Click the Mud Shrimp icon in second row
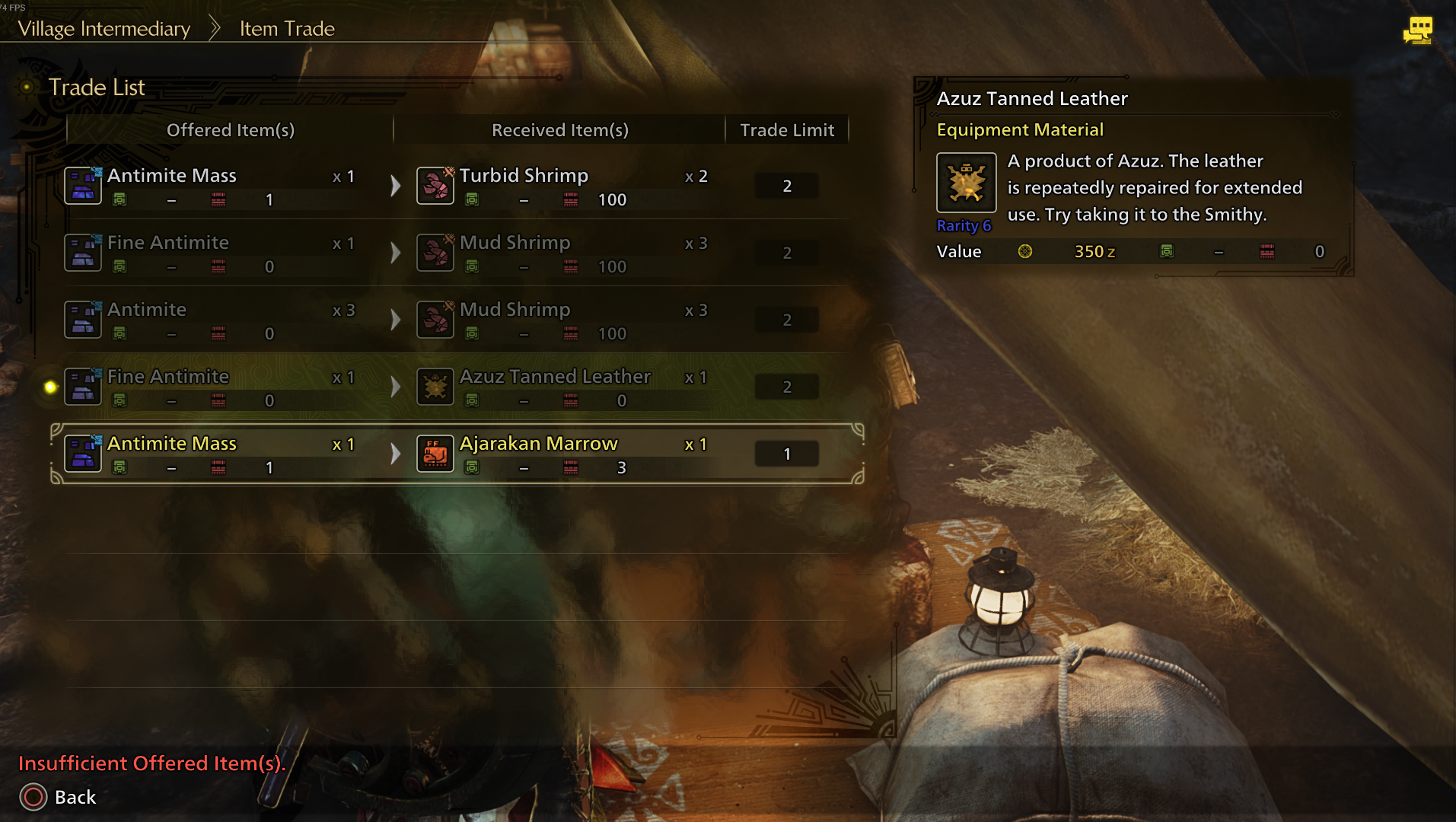This screenshot has width=1456, height=822. pyautogui.click(x=435, y=252)
